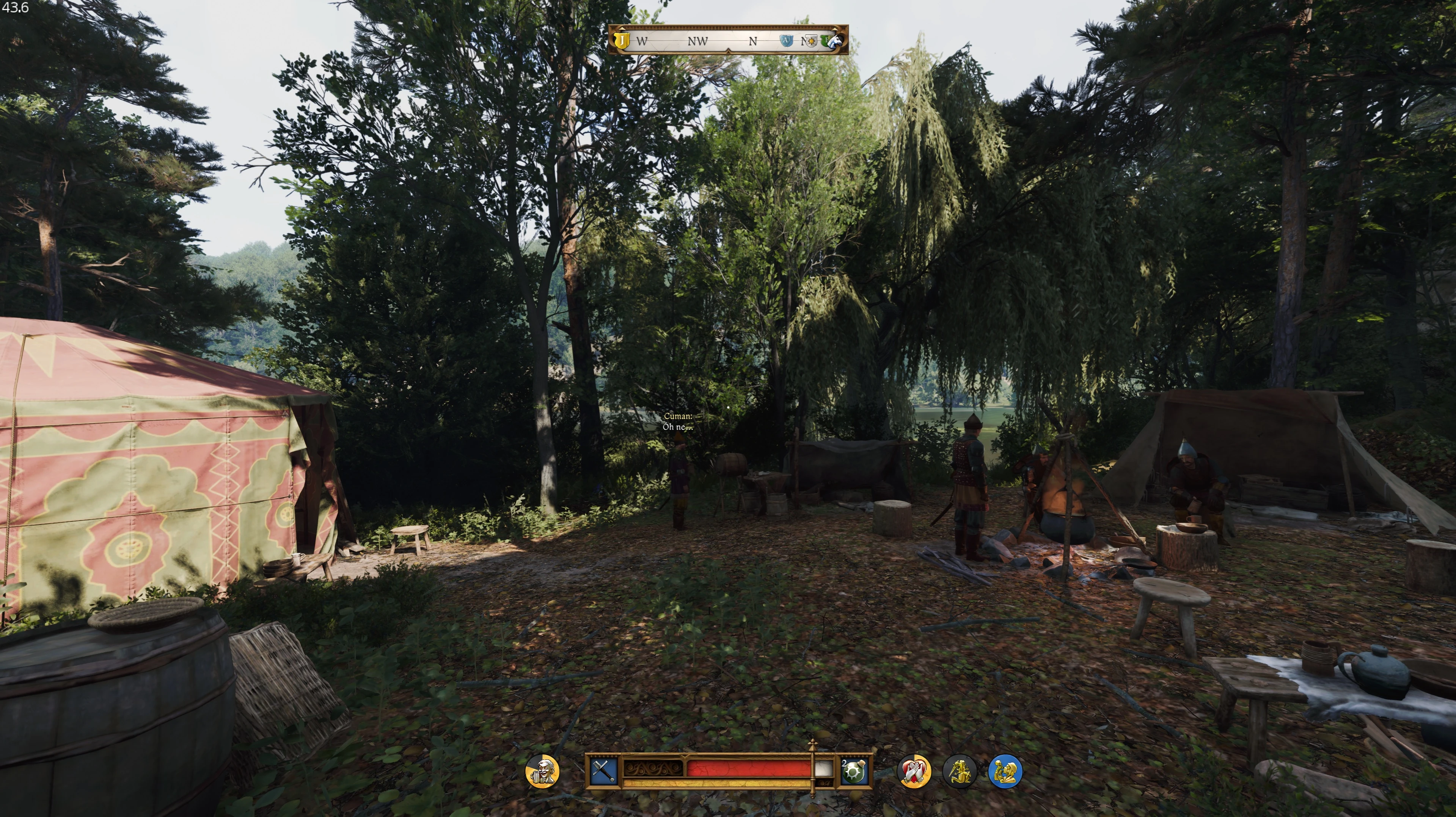
Task: Use the green potion flask slot
Action: point(854,771)
